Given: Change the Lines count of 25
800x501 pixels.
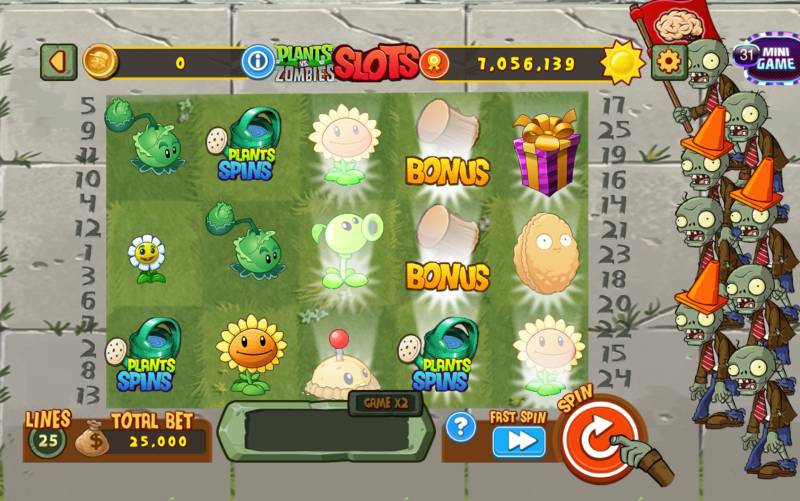Looking at the screenshot, I should [45, 440].
